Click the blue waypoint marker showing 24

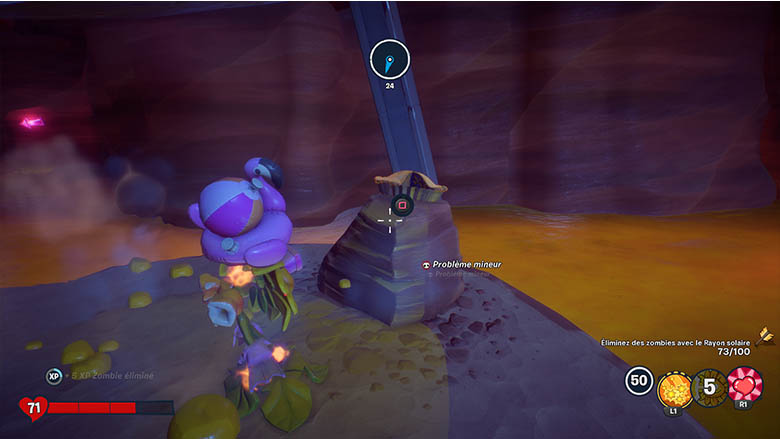pos(389,61)
